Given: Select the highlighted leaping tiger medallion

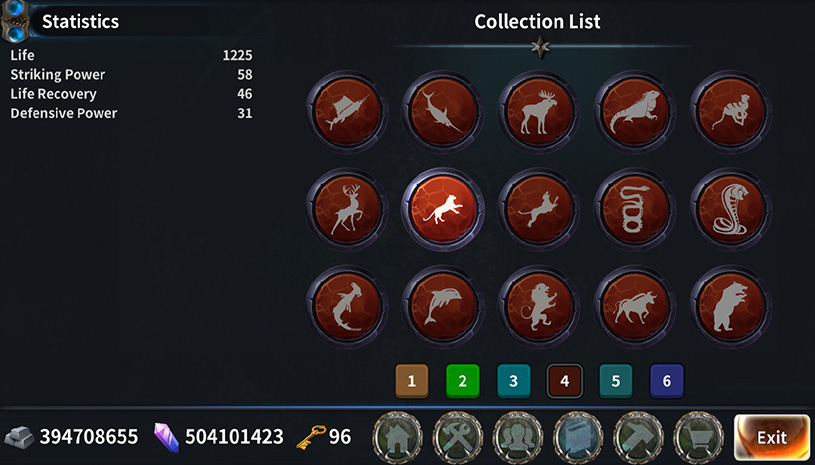Looking at the screenshot, I should pyautogui.click(x=442, y=208).
